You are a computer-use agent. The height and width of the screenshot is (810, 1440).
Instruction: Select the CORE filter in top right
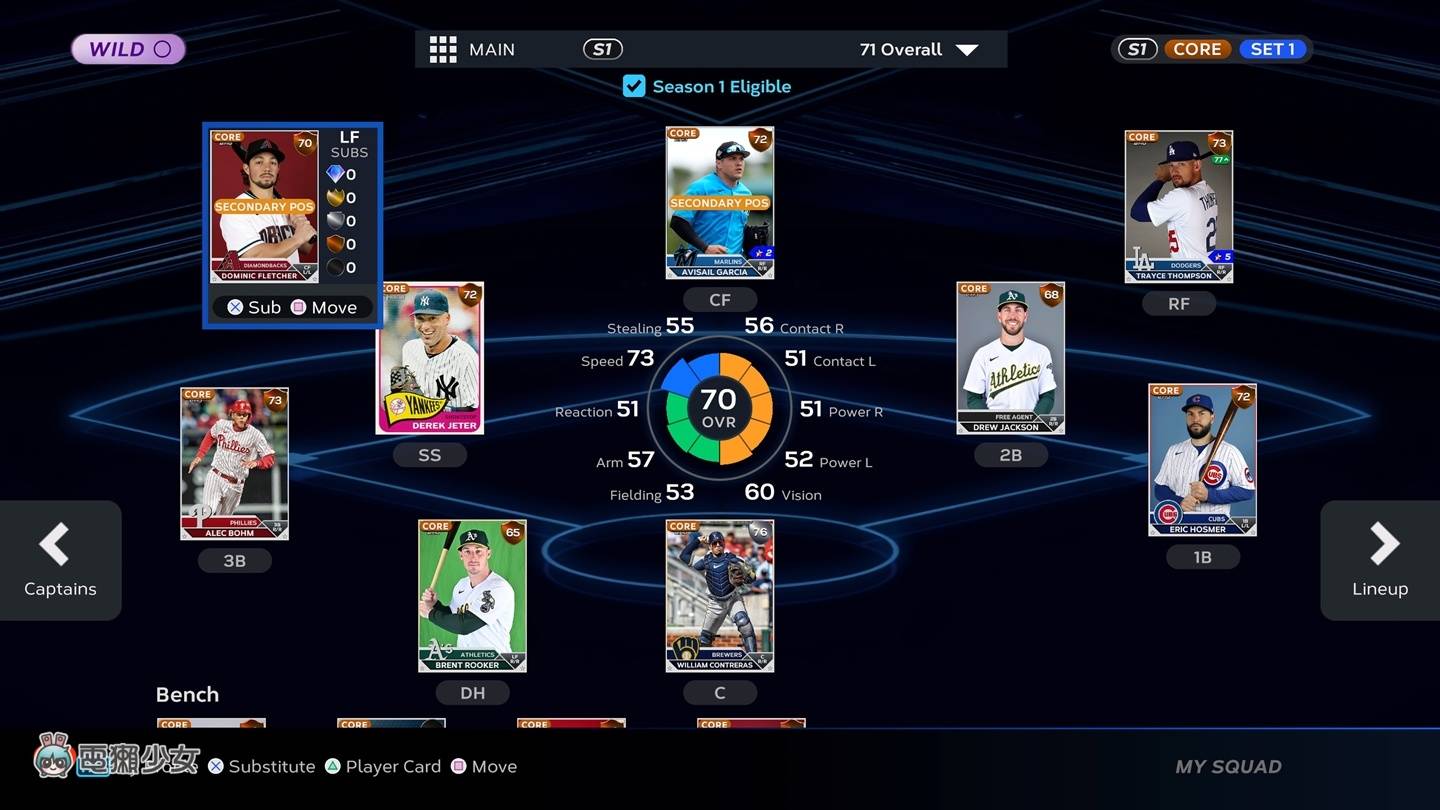click(x=1197, y=47)
